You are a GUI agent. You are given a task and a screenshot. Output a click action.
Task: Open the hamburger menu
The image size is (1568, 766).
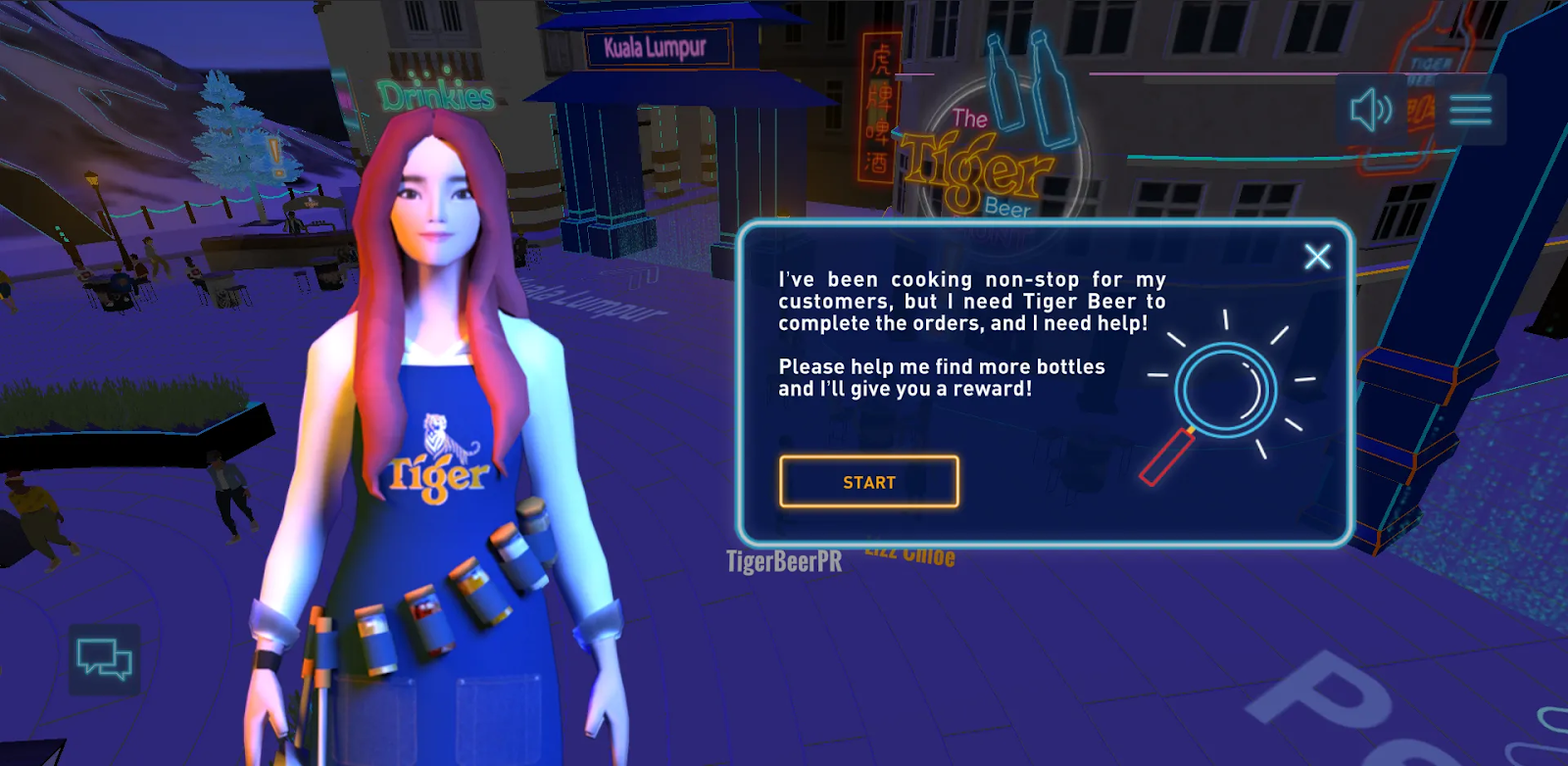(x=1470, y=110)
